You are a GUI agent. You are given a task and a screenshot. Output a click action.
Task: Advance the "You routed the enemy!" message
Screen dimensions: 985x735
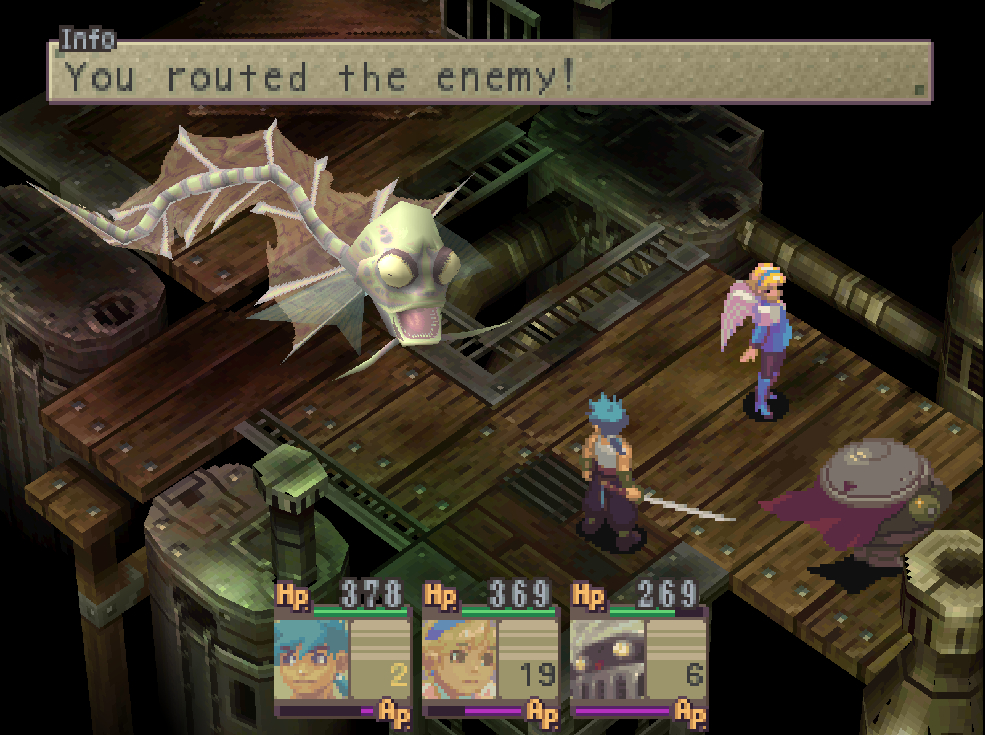(490, 72)
